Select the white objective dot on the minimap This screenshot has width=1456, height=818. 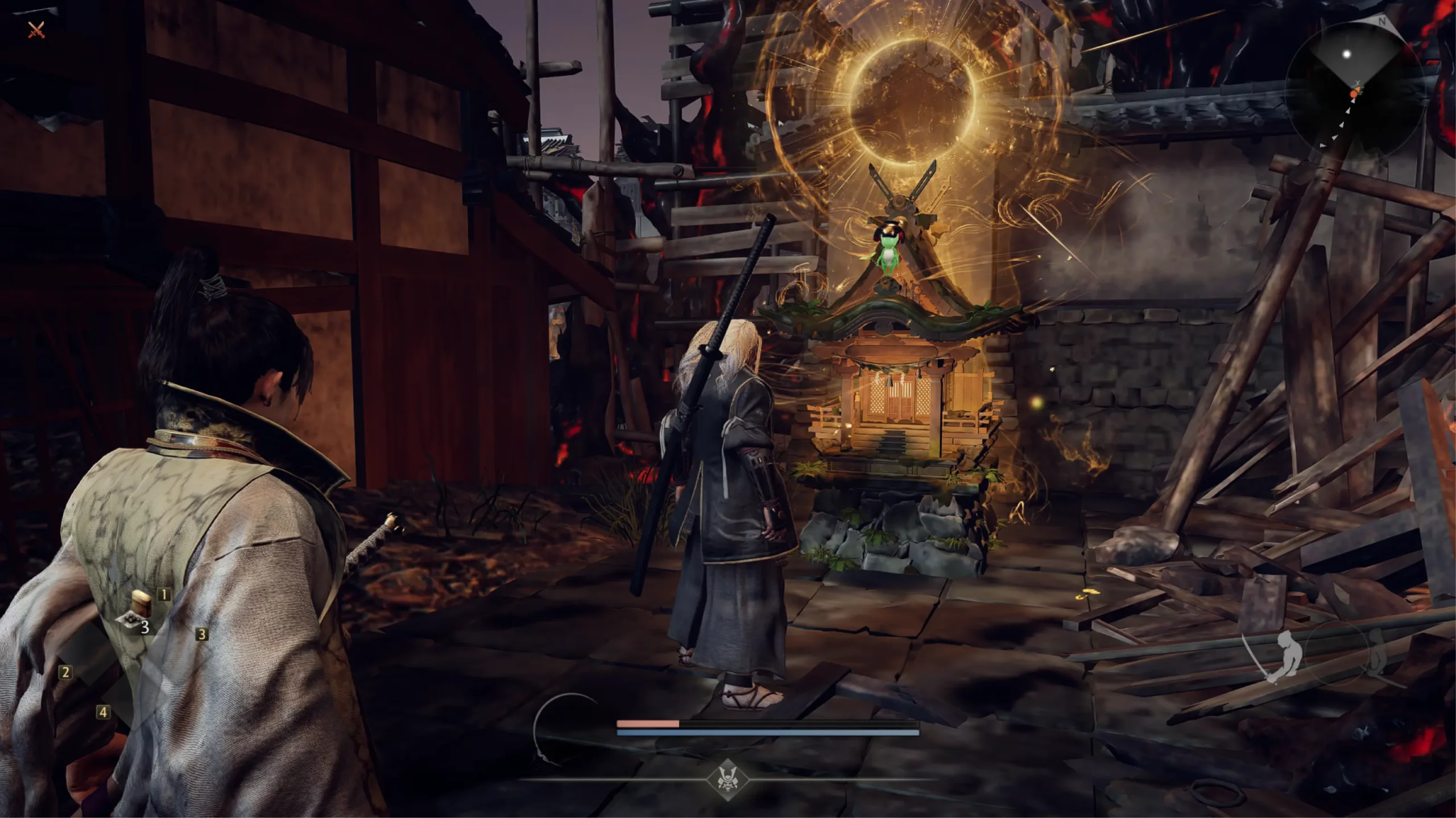pos(1346,54)
